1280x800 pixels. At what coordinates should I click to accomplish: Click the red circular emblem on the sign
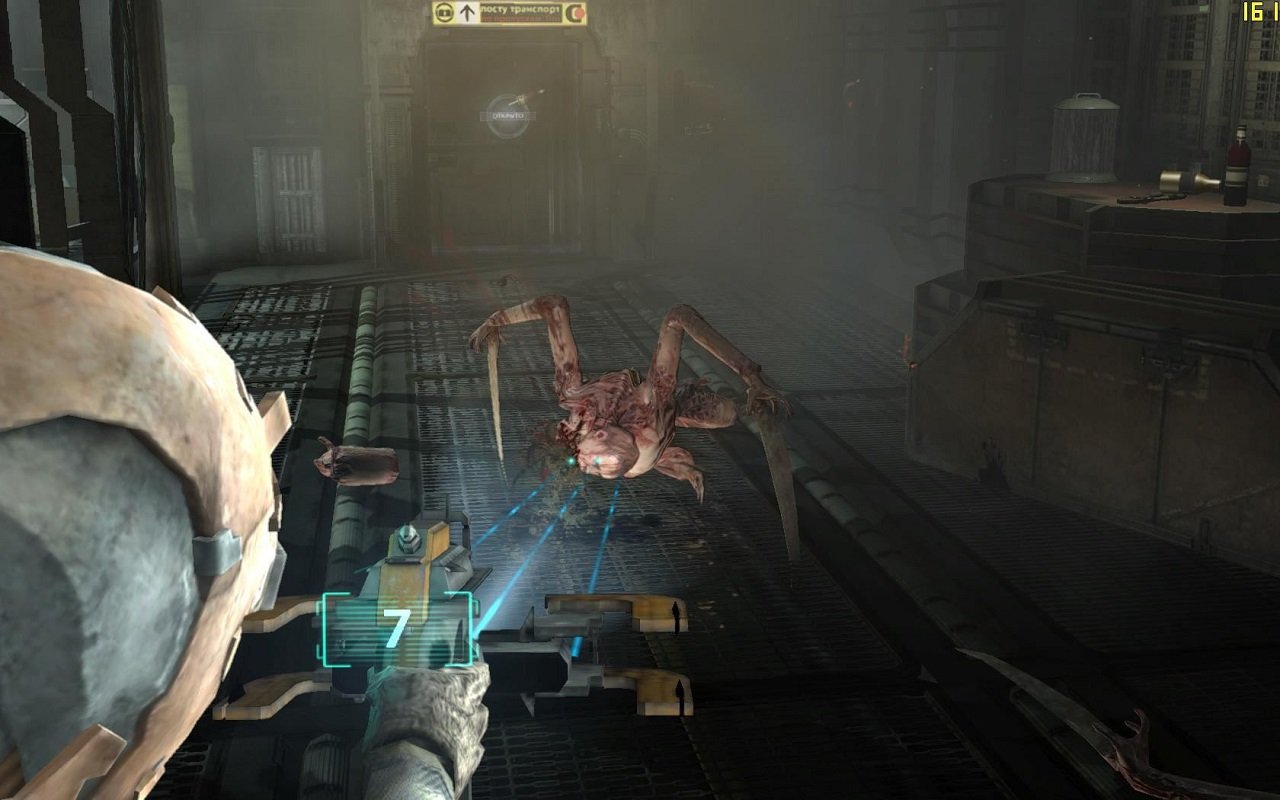[577, 12]
